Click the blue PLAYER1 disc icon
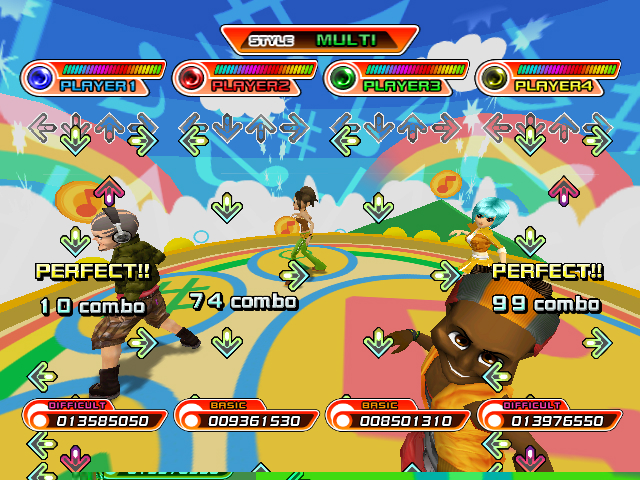Screen dimensions: 640x480 [x=41, y=77]
